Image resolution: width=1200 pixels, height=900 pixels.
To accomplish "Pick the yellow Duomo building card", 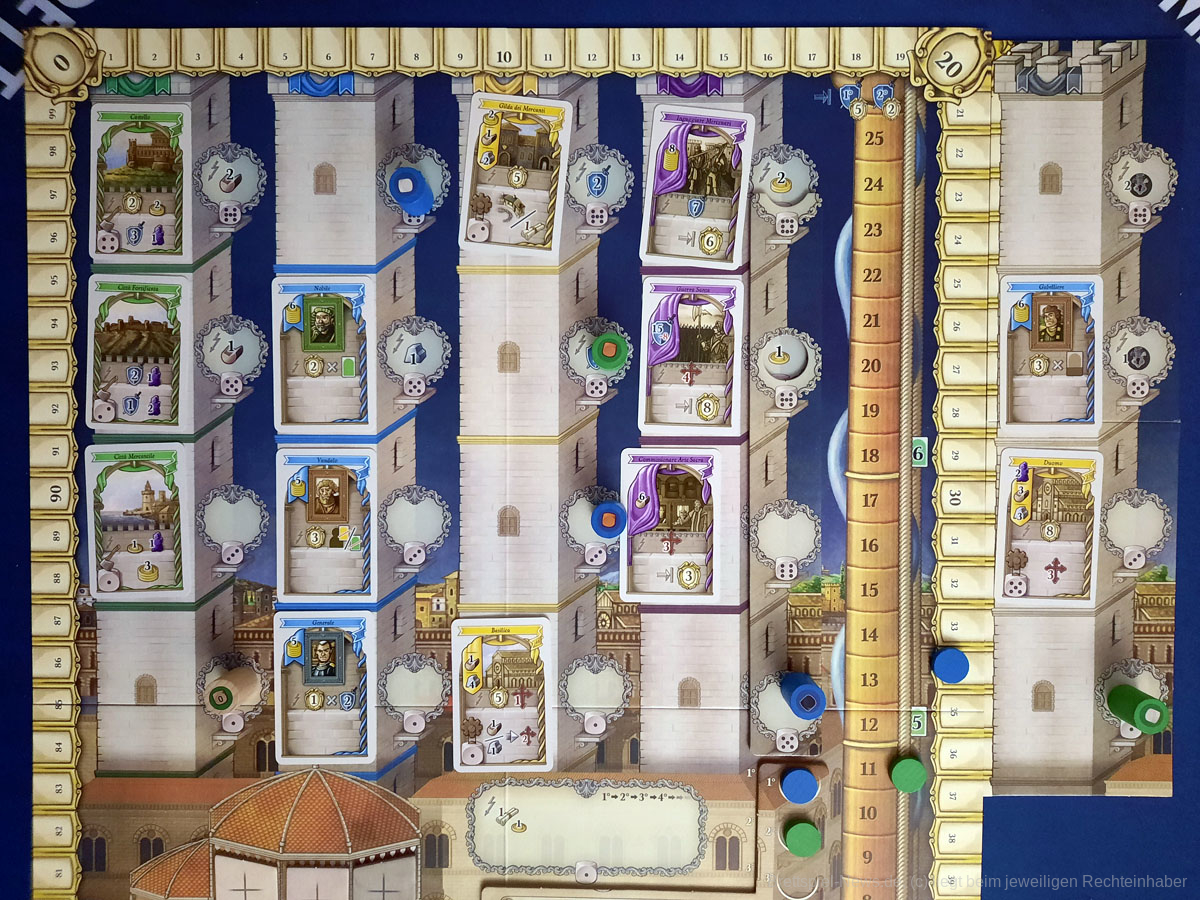I will (x=1047, y=526).
